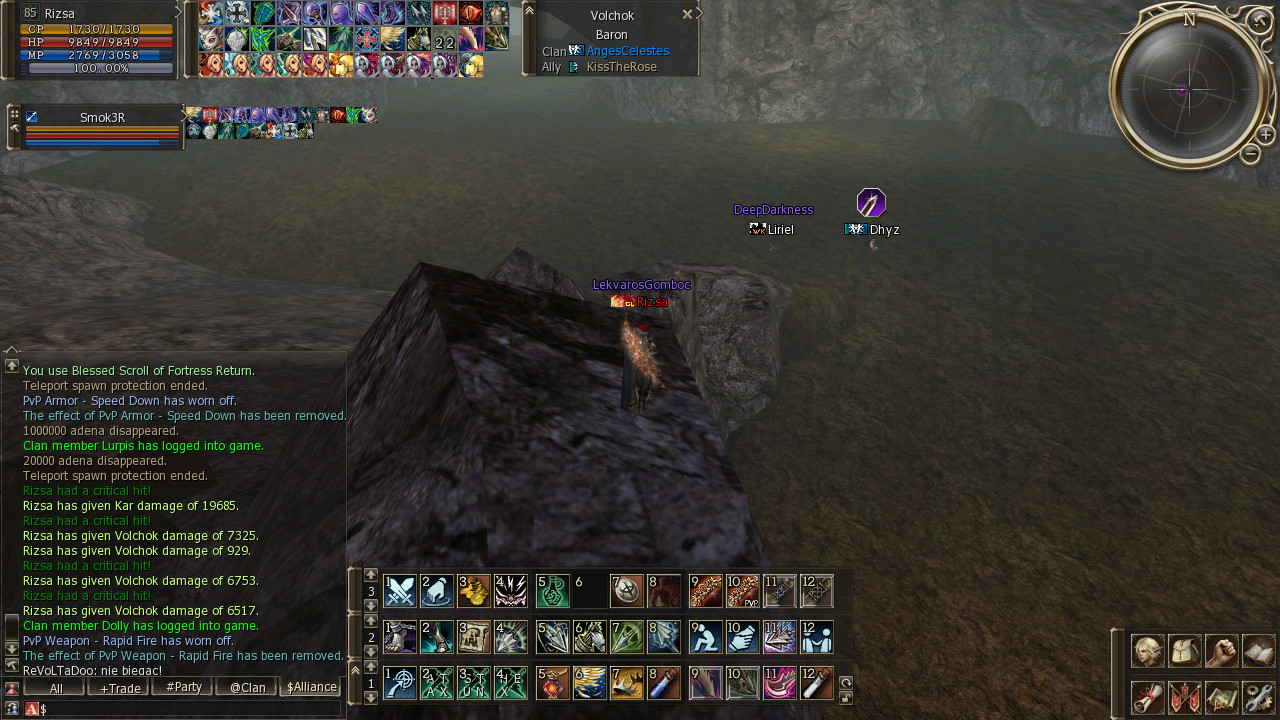This screenshot has width=1280, height=720.
Task: Use the crossed swords attack shortcut
Action: pyautogui.click(x=400, y=591)
